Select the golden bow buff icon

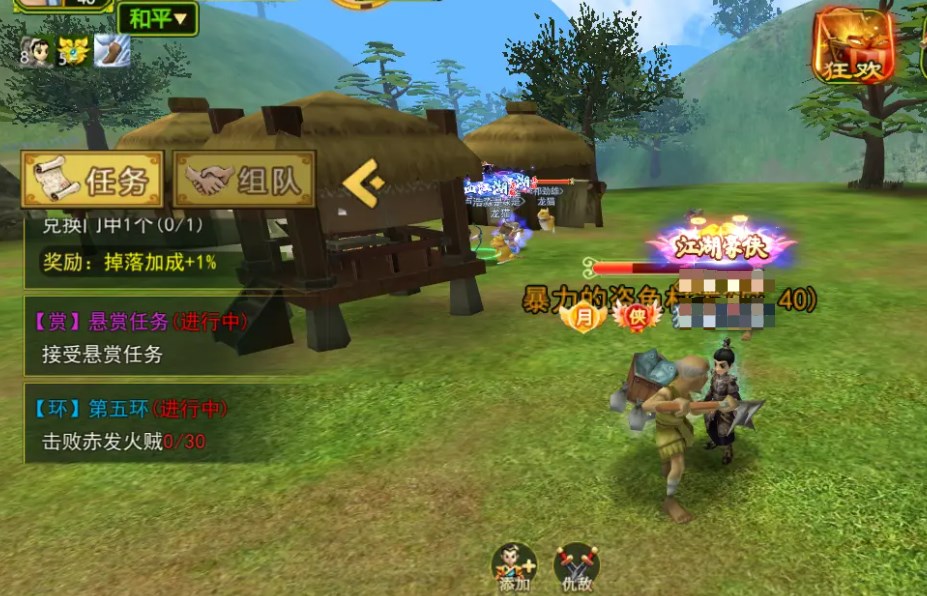(73, 50)
